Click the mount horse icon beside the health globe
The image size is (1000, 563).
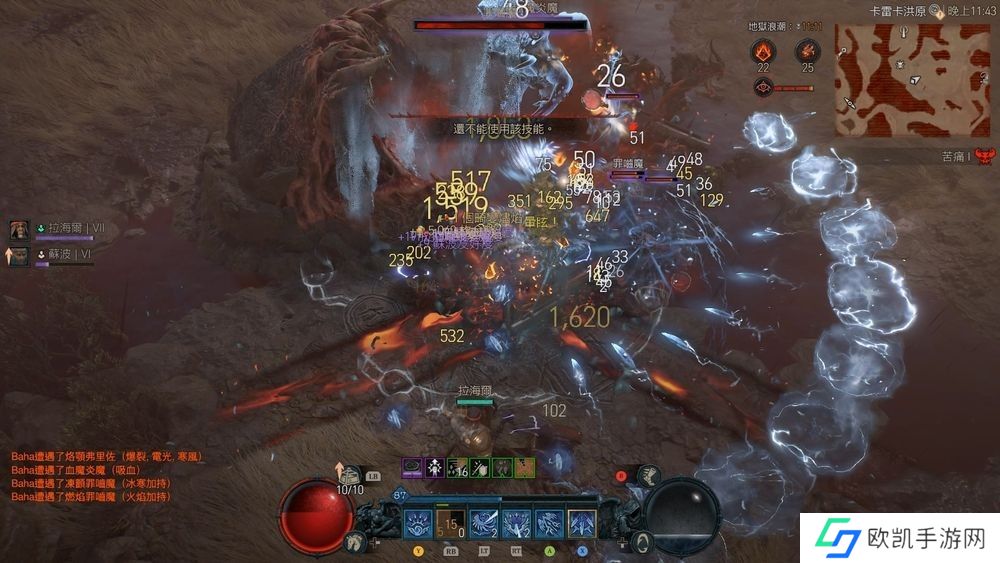click(x=354, y=542)
